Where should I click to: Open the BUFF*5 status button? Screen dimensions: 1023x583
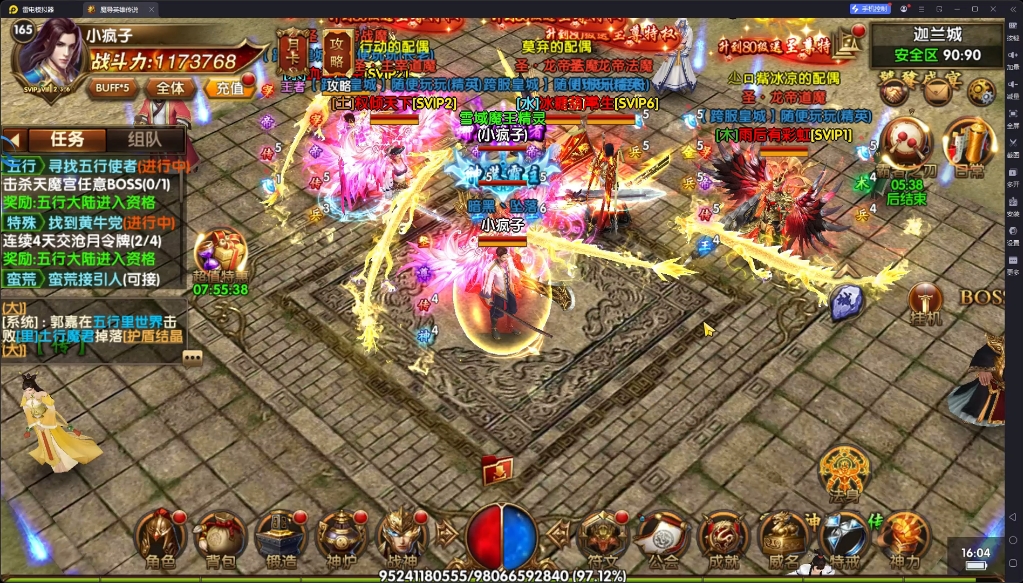[x=111, y=87]
